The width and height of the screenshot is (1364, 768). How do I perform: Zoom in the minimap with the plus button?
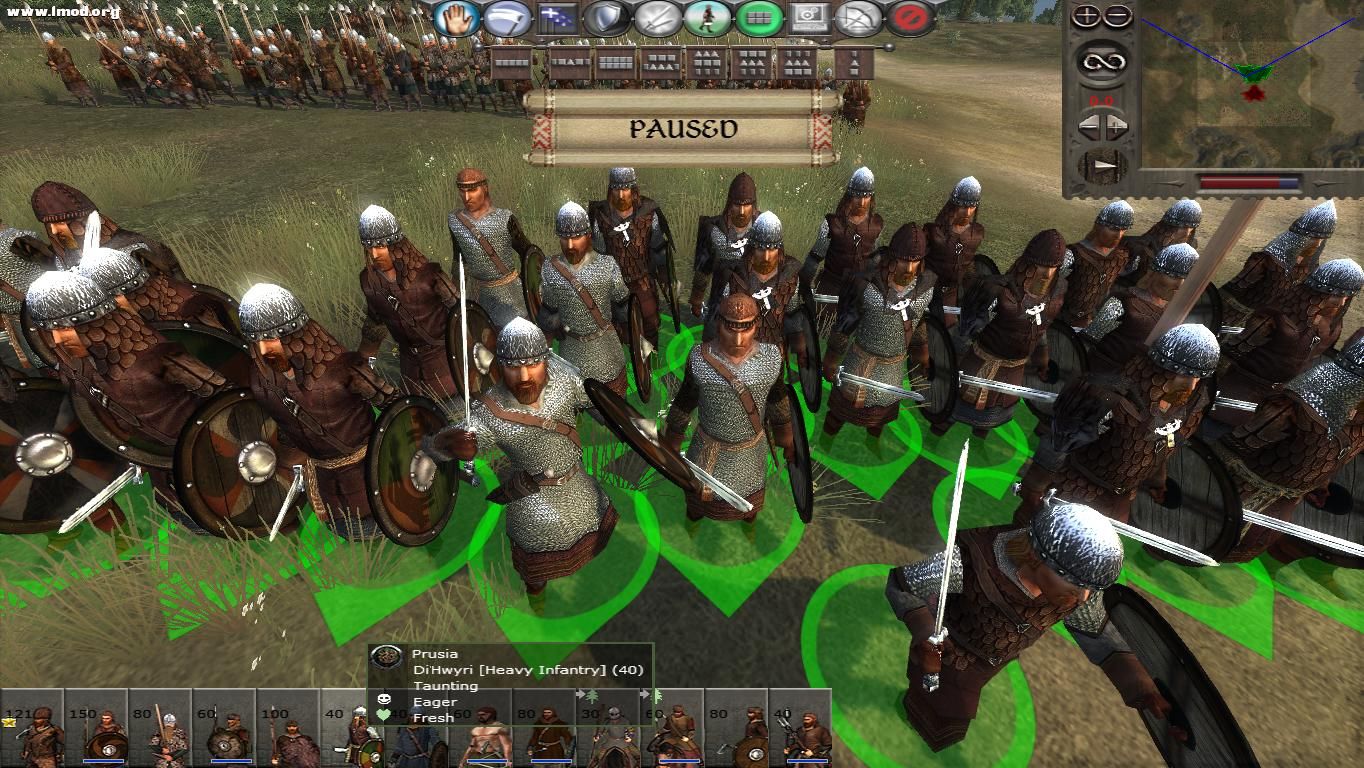coord(1087,16)
